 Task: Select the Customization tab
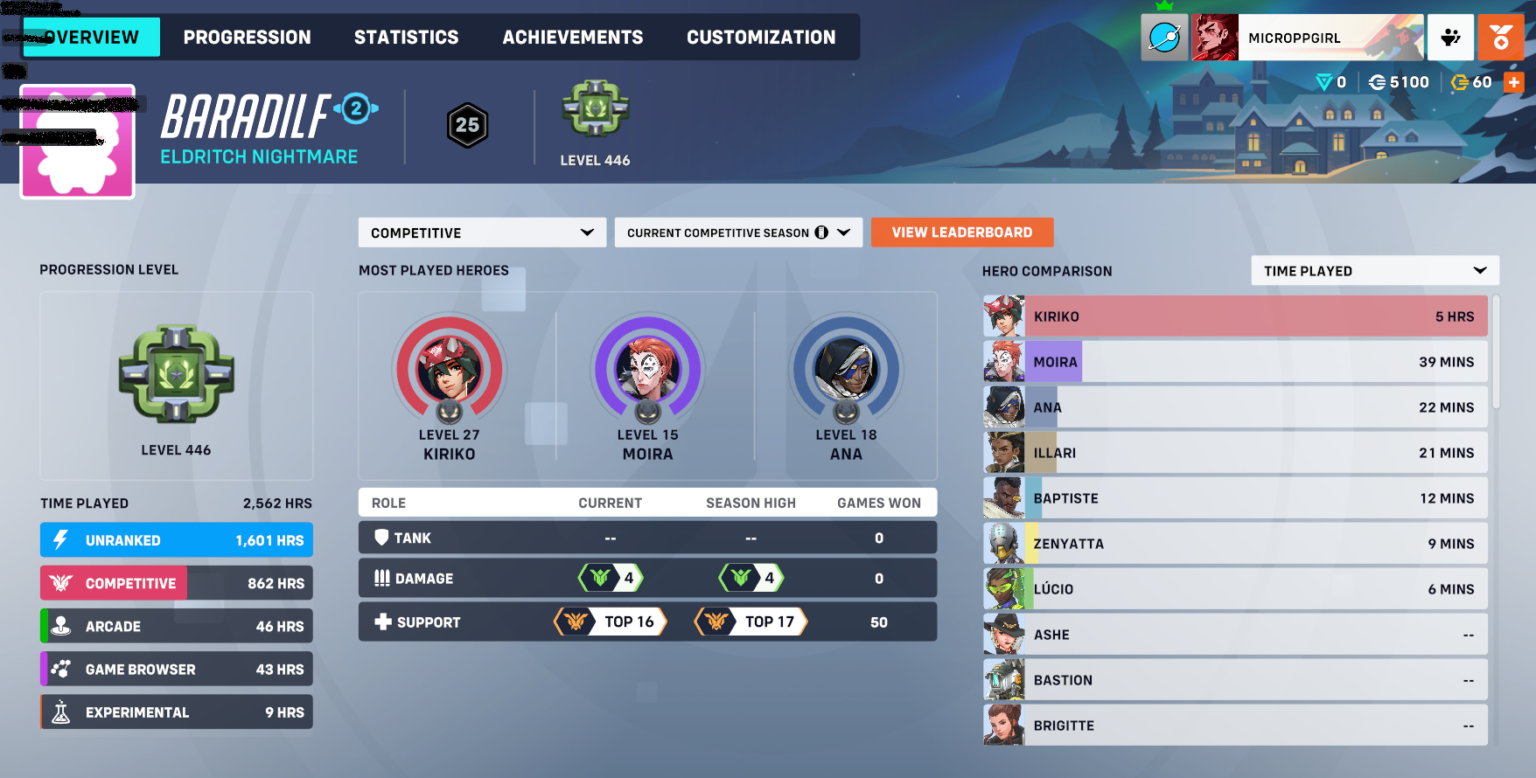(x=761, y=36)
